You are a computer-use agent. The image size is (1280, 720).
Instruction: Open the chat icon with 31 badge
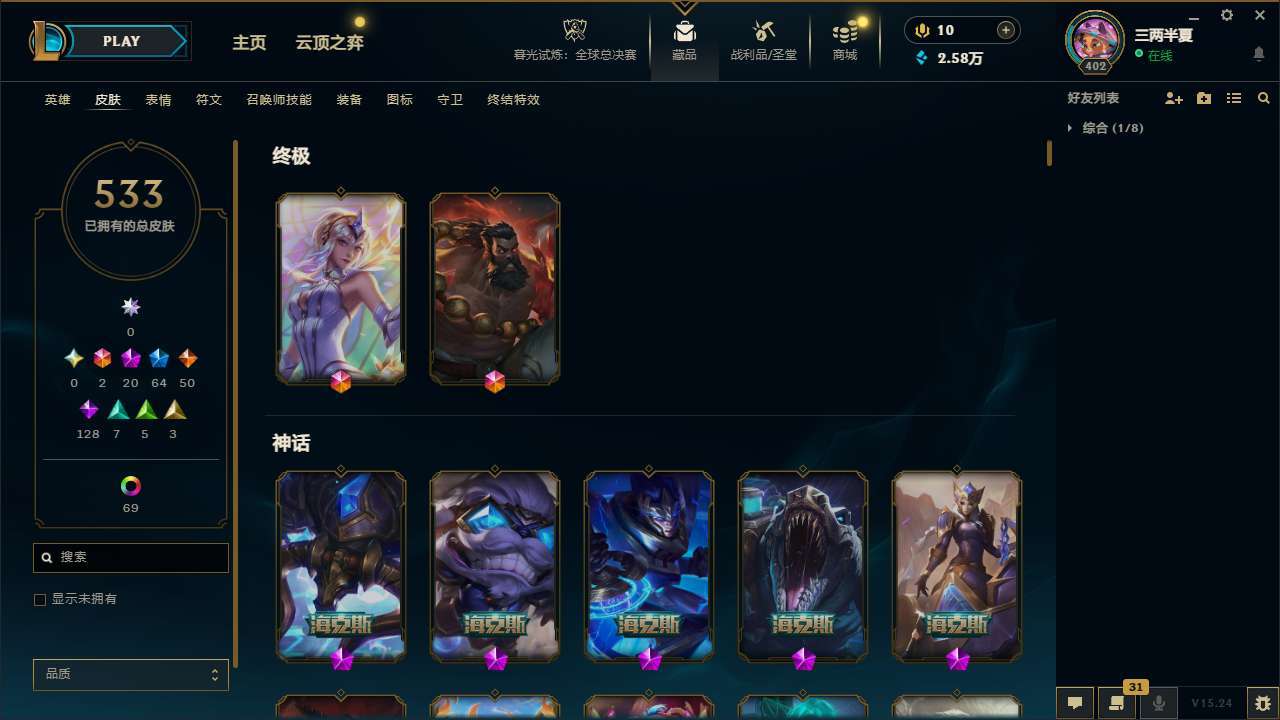click(1117, 702)
